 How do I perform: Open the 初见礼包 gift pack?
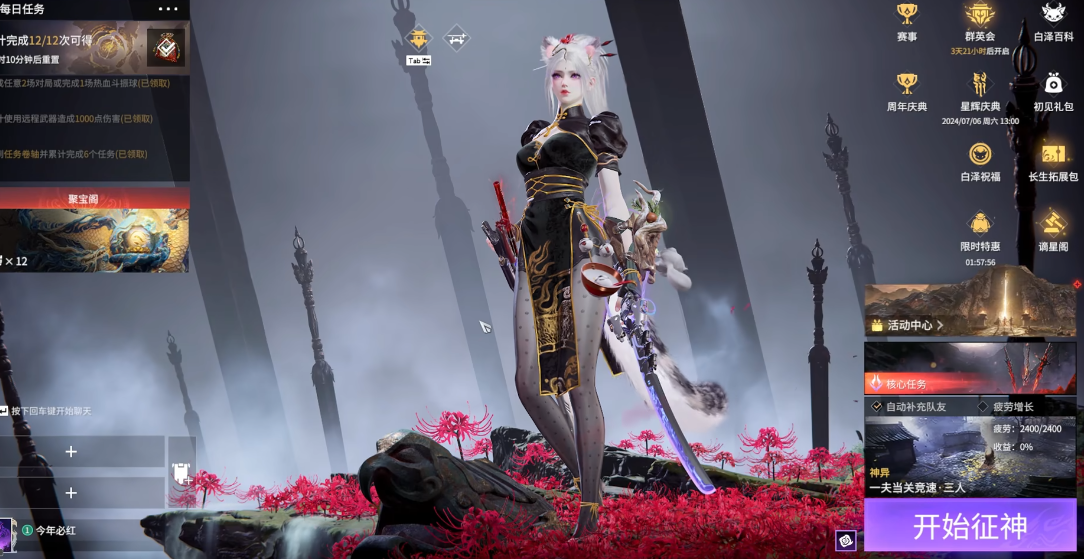tap(1052, 90)
